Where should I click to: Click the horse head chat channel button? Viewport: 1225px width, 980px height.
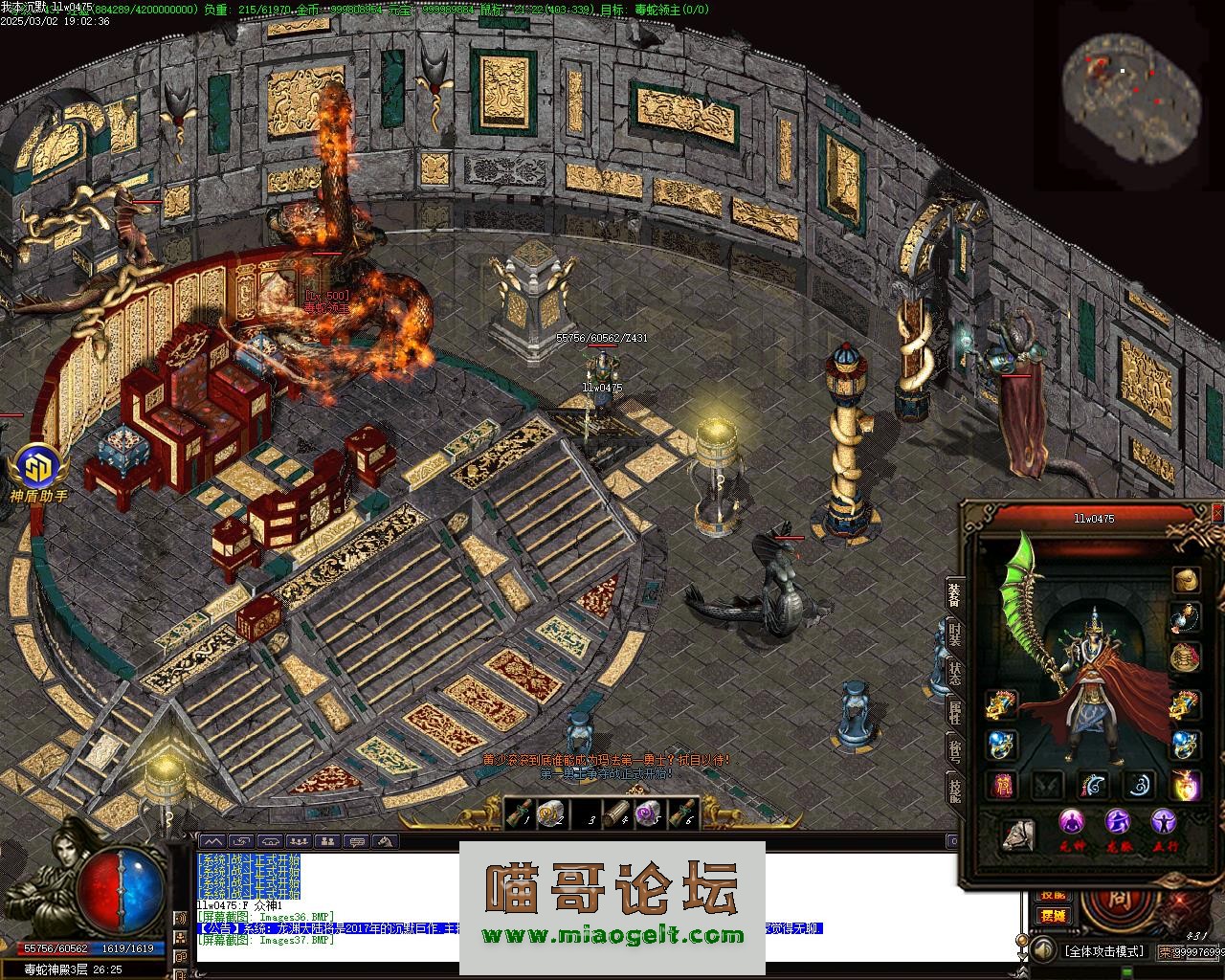pyautogui.click(x=386, y=841)
